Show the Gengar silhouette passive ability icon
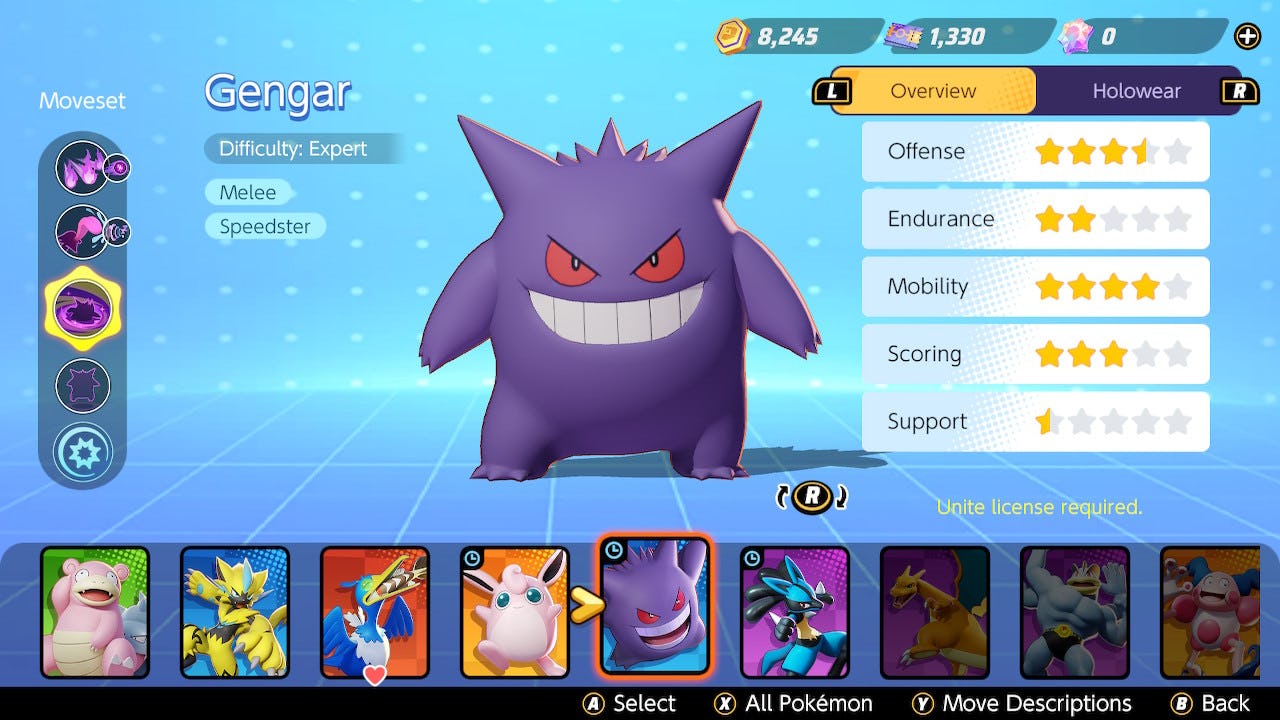 82,386
